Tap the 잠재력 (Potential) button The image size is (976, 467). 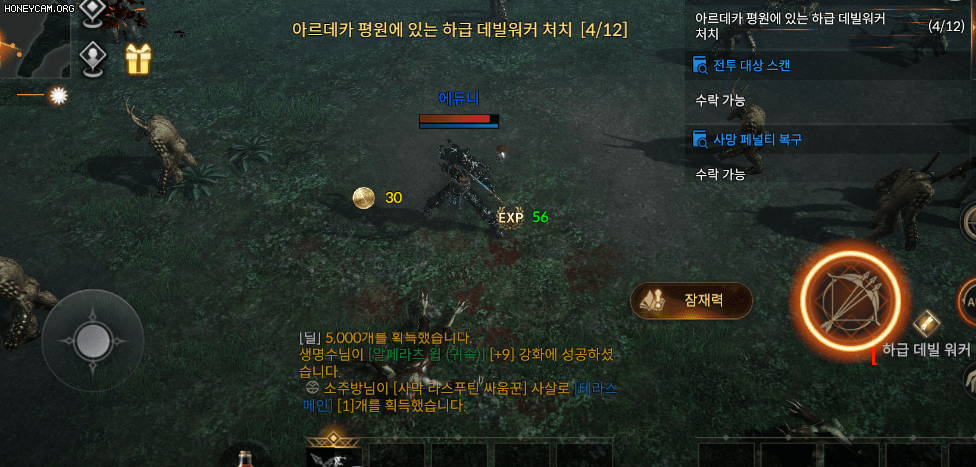(691, 300)
